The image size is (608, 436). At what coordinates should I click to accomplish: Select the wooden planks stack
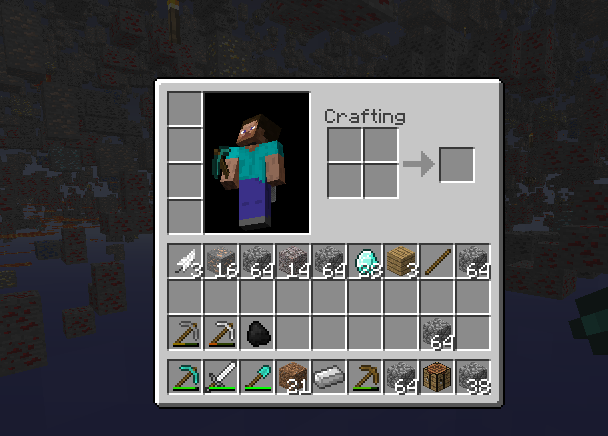click(x=401, y=261)
